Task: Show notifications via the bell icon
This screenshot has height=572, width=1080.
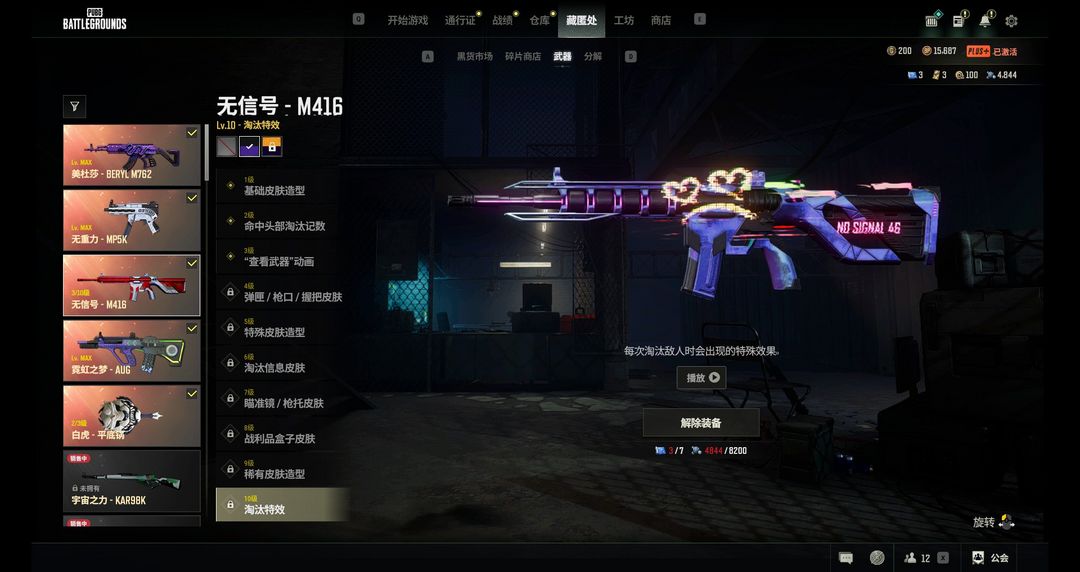Action: 985,21
